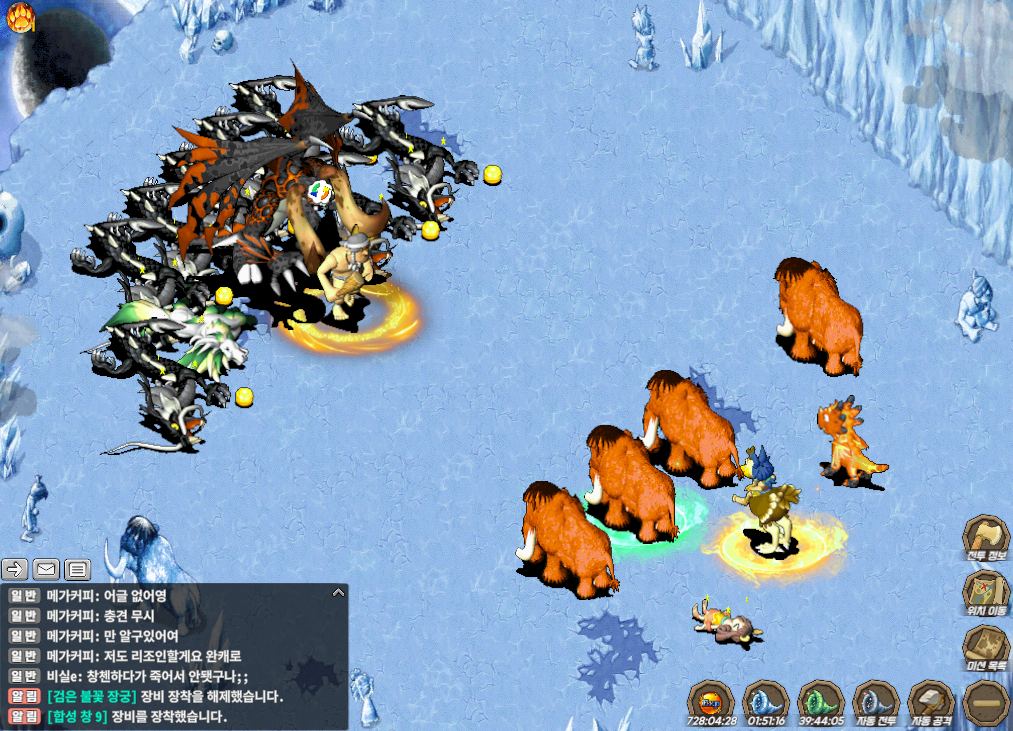Screen dimensions: 1013x731
Task: Open the 전투 정보 axe button
Action: pyautogui.click(x=985, y=540)
